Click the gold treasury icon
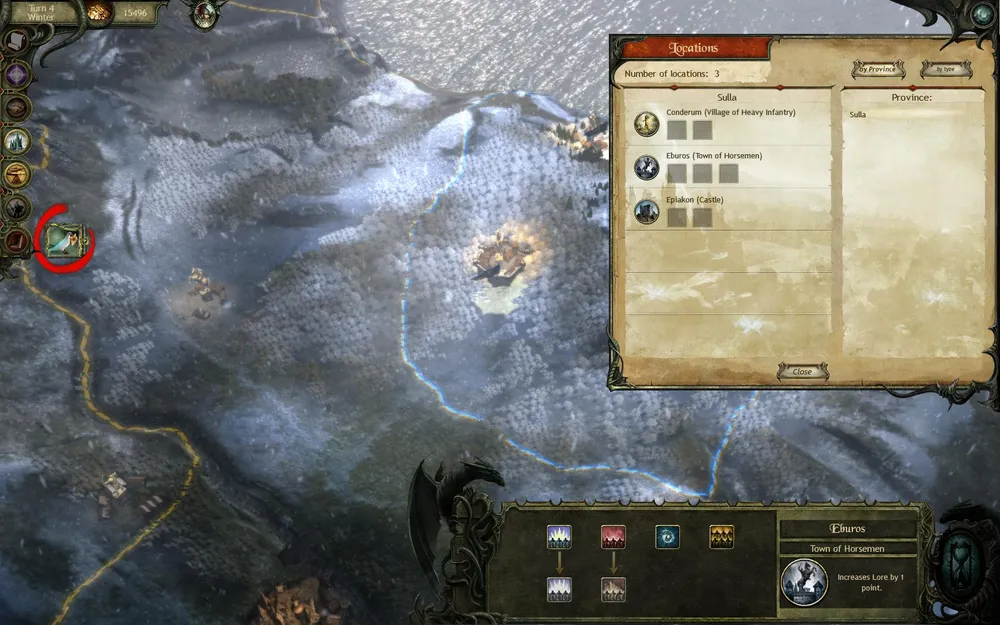 pyautogui.click(x=100, y=13)
